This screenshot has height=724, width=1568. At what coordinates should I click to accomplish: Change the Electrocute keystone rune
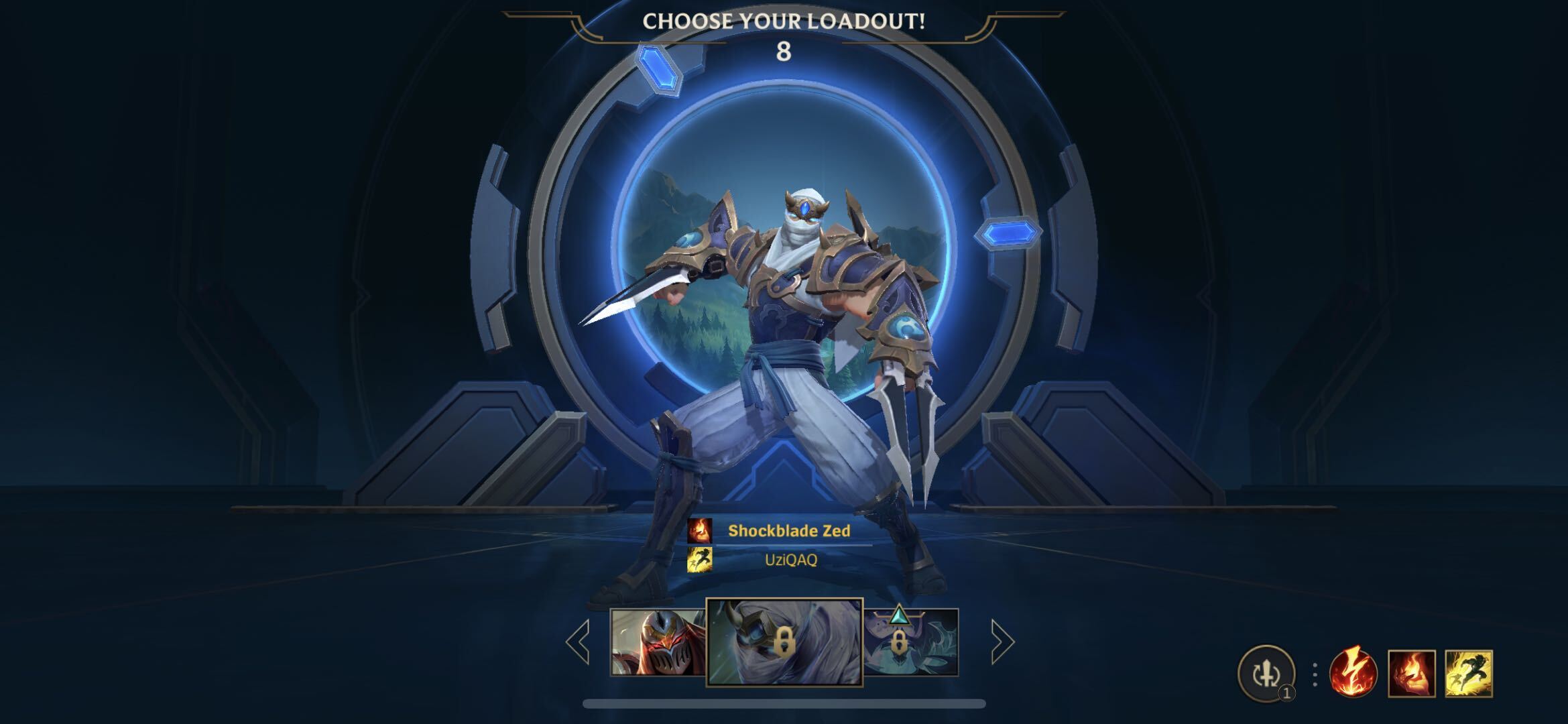click(1353, 673)
